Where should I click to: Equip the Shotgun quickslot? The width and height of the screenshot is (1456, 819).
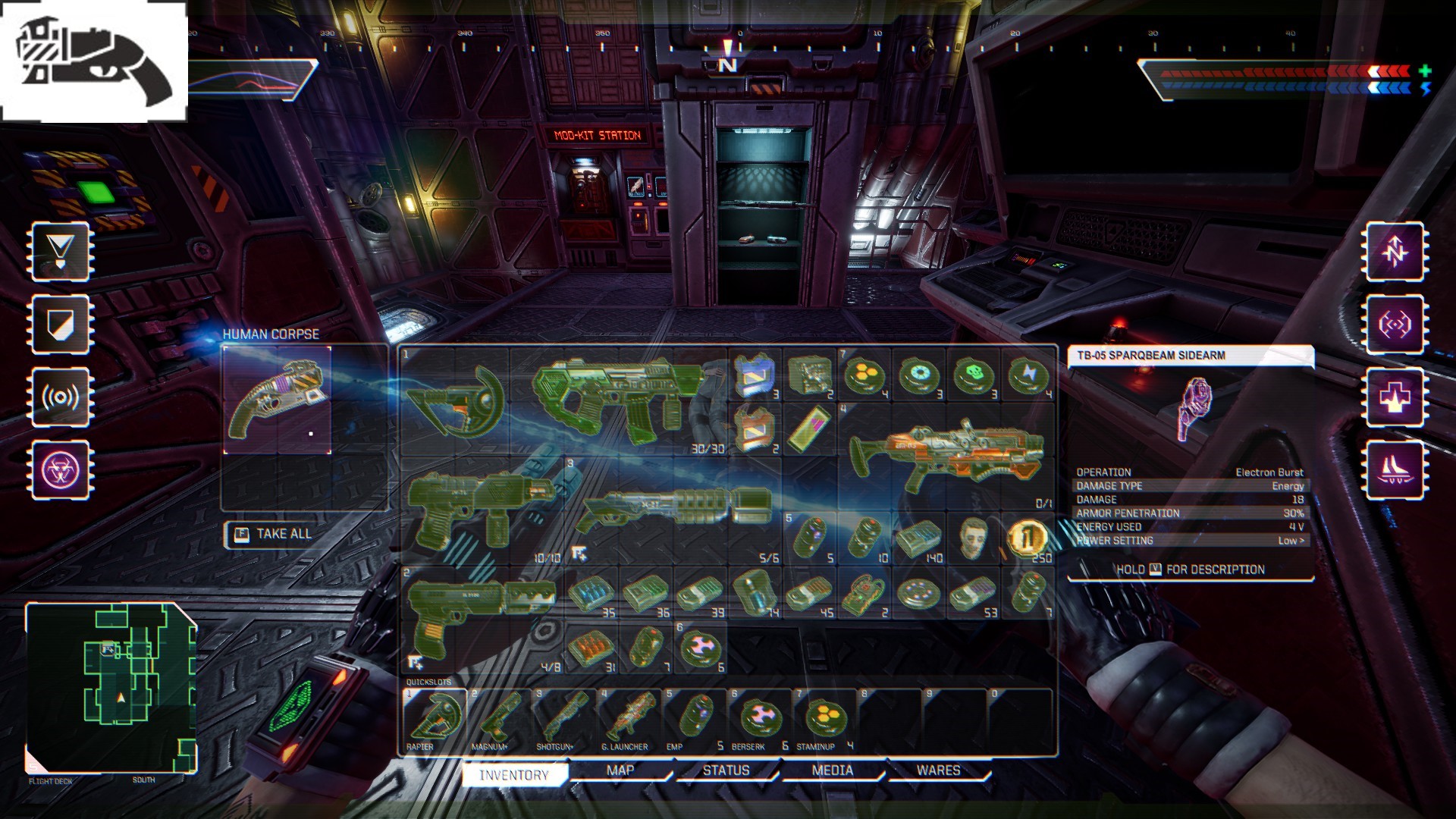(x=564, y=718)
